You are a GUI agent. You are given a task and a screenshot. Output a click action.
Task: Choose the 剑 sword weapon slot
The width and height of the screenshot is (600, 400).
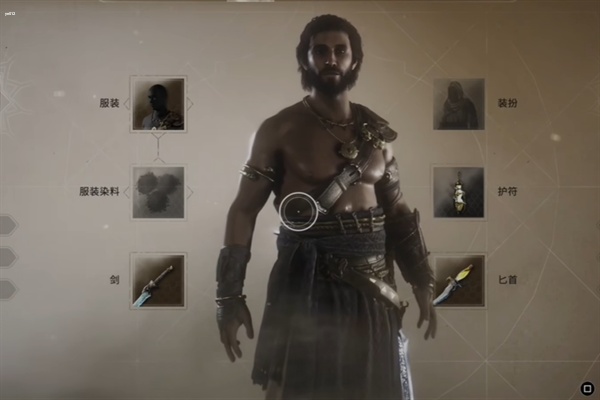pos(158,280)
